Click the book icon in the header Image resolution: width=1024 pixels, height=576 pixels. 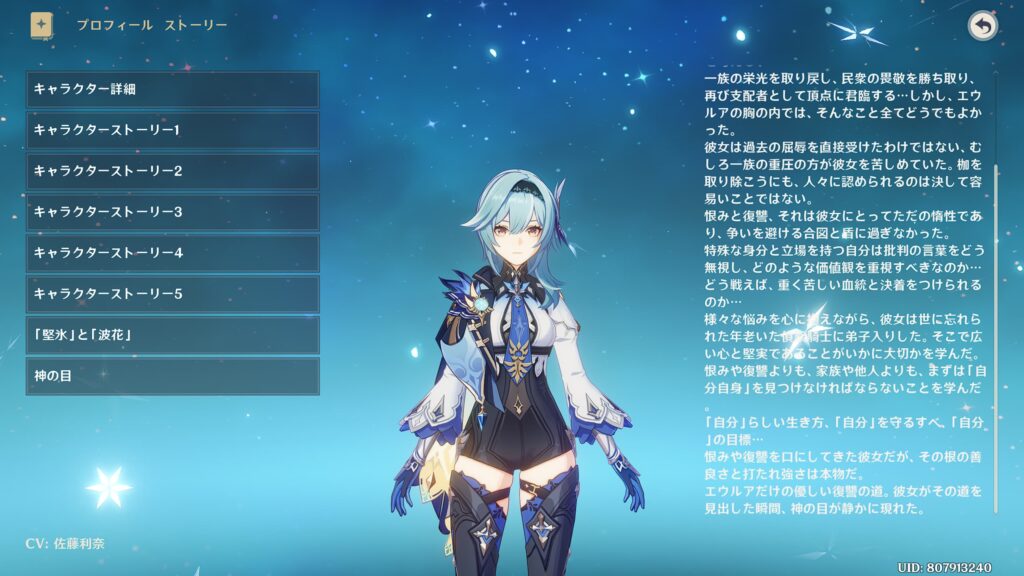[x=42, y=25]
